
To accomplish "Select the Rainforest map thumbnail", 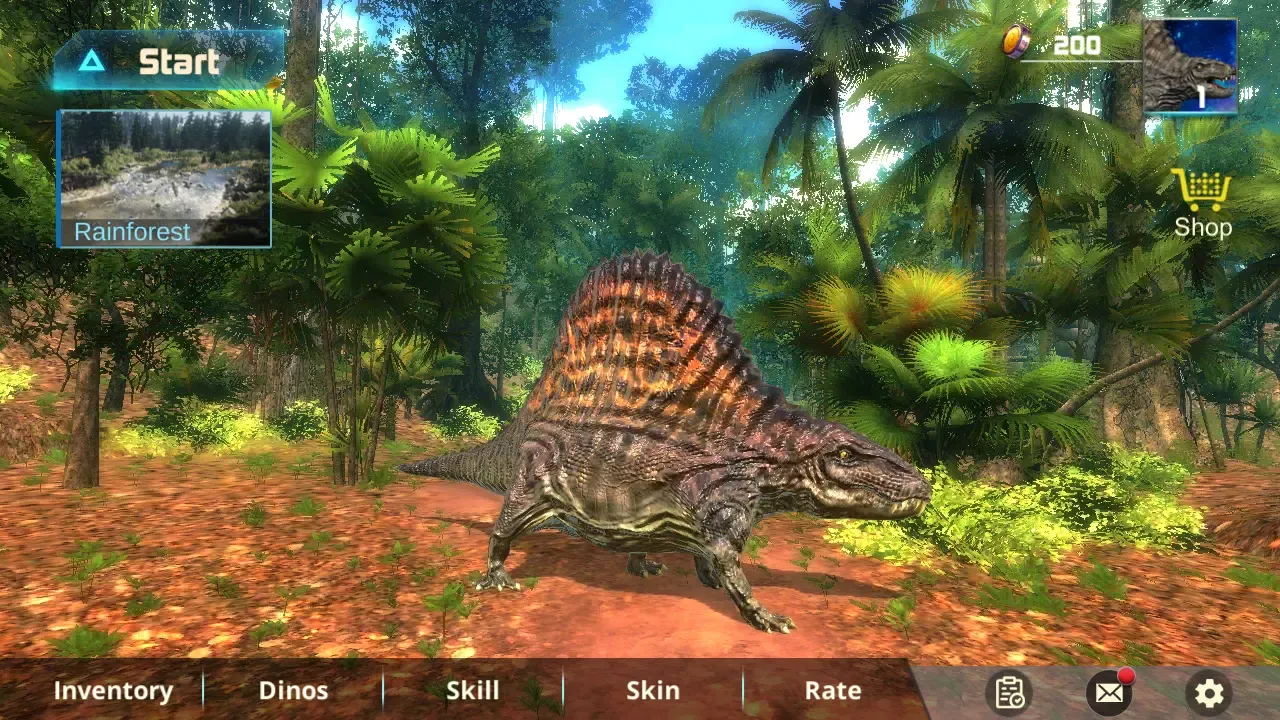I will pos(164,165).
